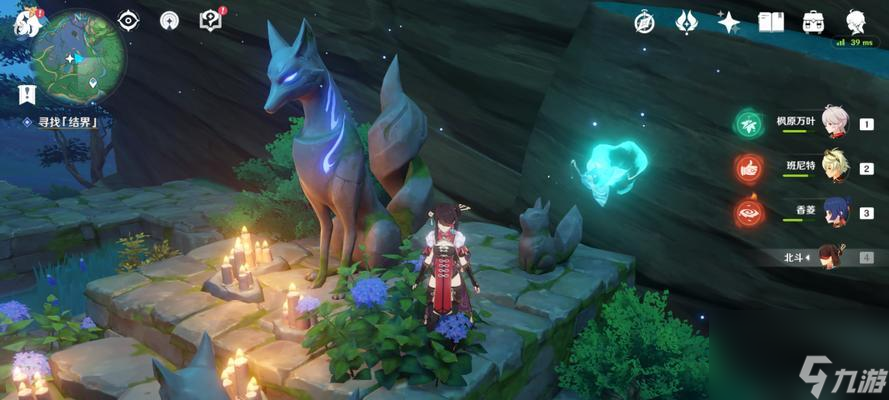
Task: Tap the round compass icon next to minimap
Action: (x=170, y=20)
